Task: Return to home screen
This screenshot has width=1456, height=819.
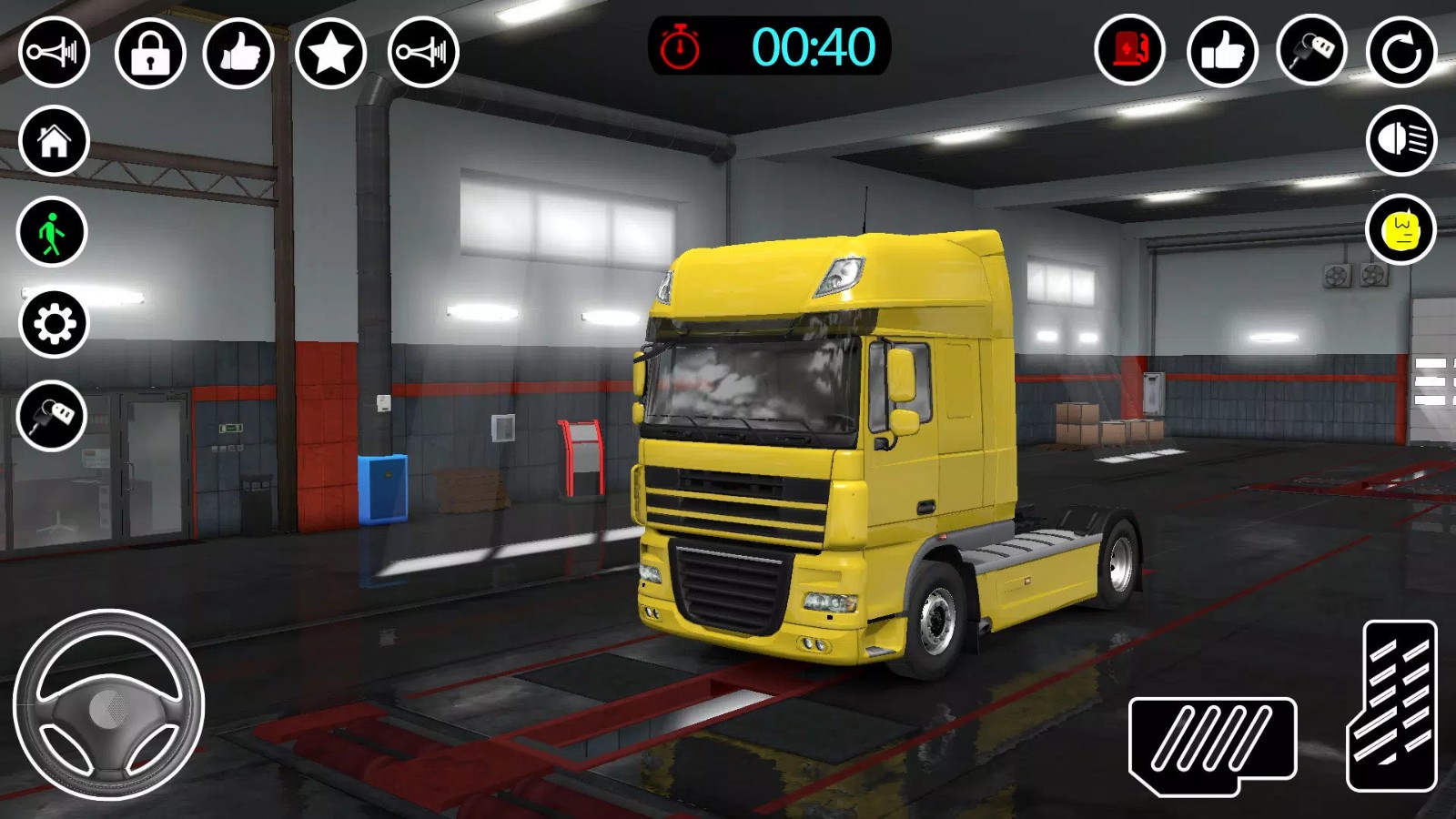Action: point(54,141)
